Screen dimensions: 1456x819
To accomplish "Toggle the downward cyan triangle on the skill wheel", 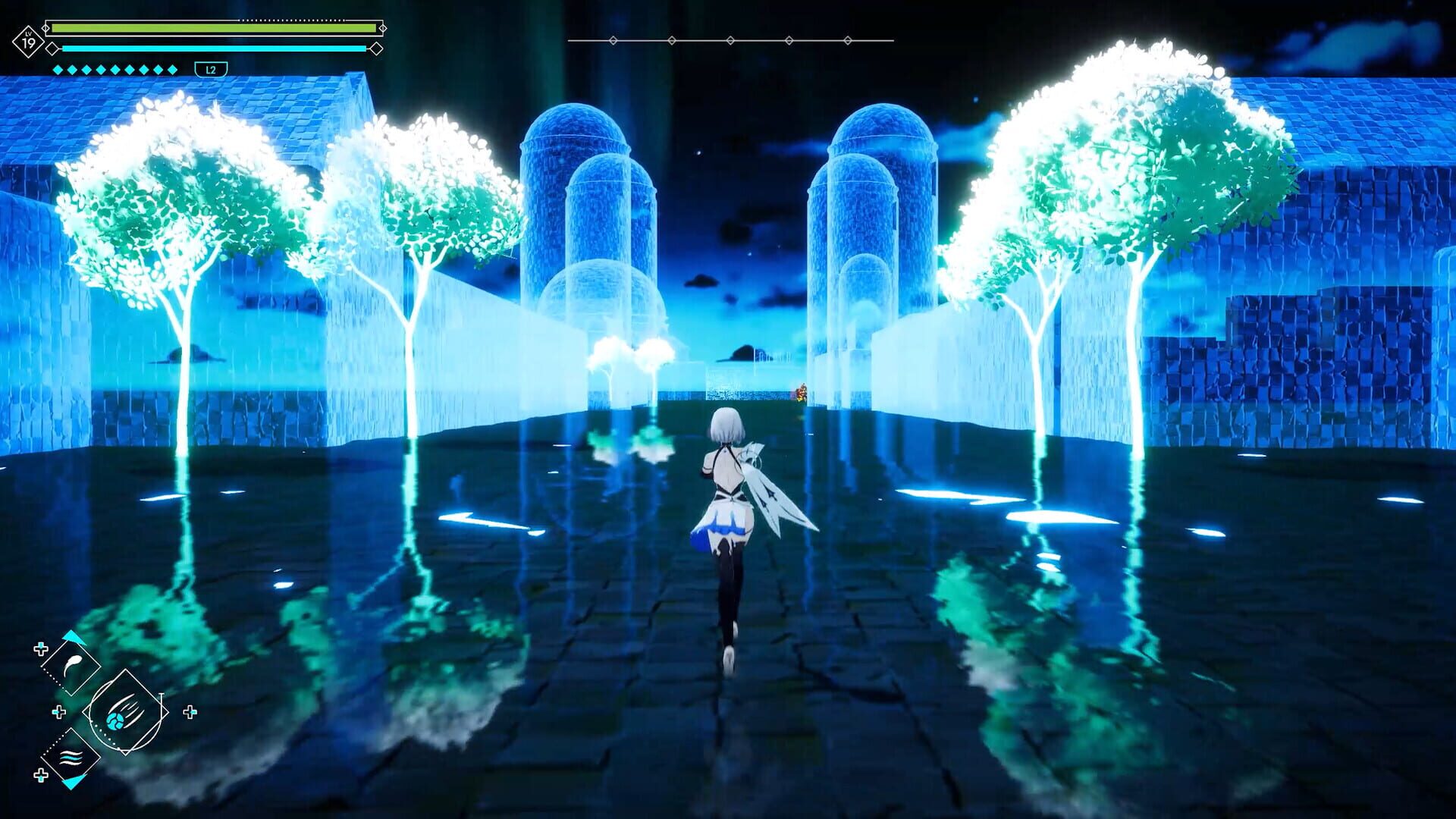I will [71, 783].
